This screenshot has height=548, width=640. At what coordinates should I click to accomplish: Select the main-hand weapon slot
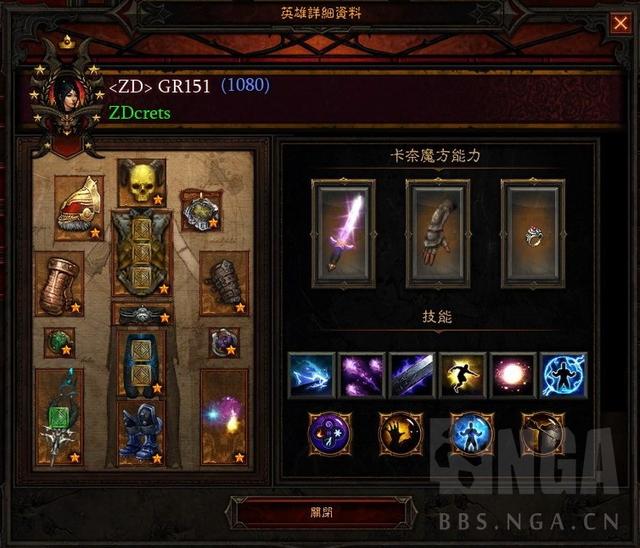[59, 416]
